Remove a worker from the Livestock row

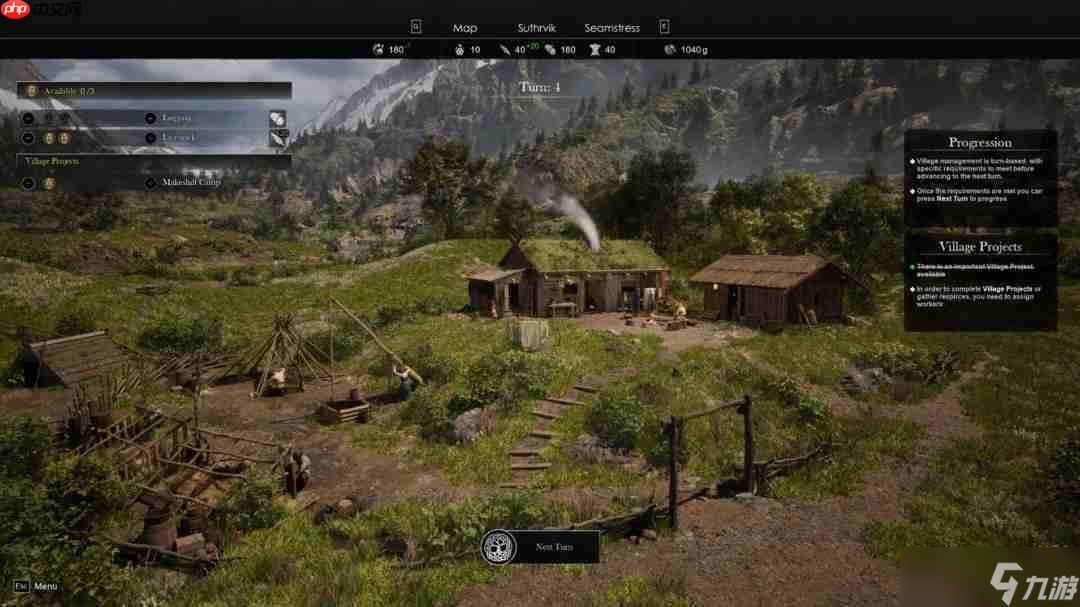click(x=28, y=137)
